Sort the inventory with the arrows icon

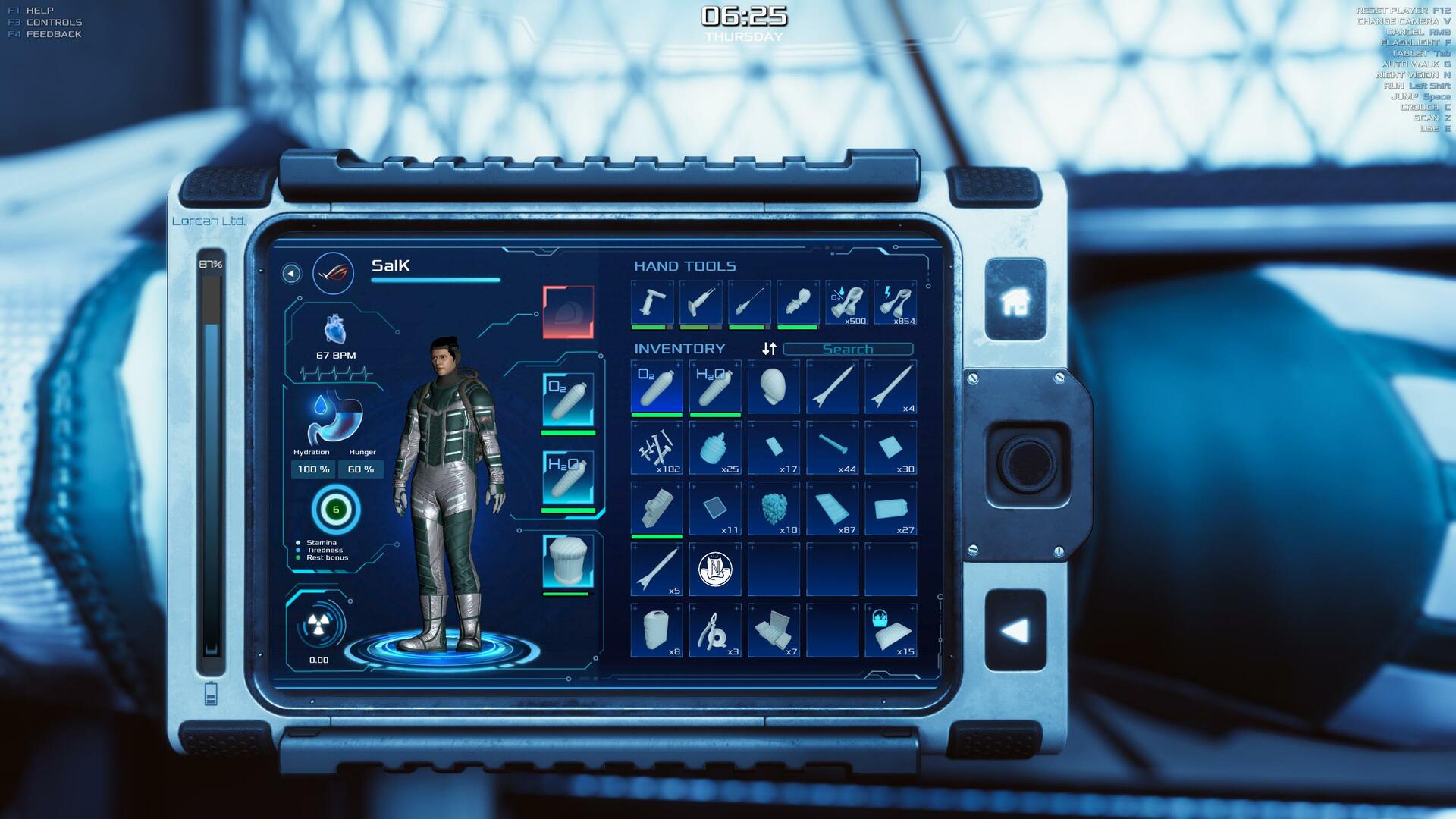point(769,348)
